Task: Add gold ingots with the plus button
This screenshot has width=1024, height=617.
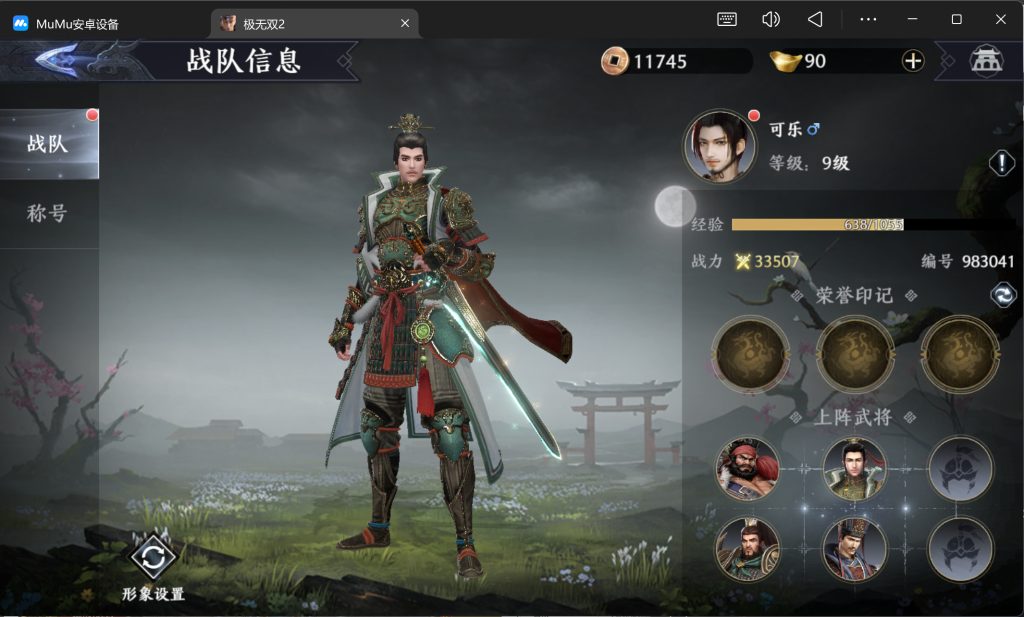Action: click(x=913, y=61)
